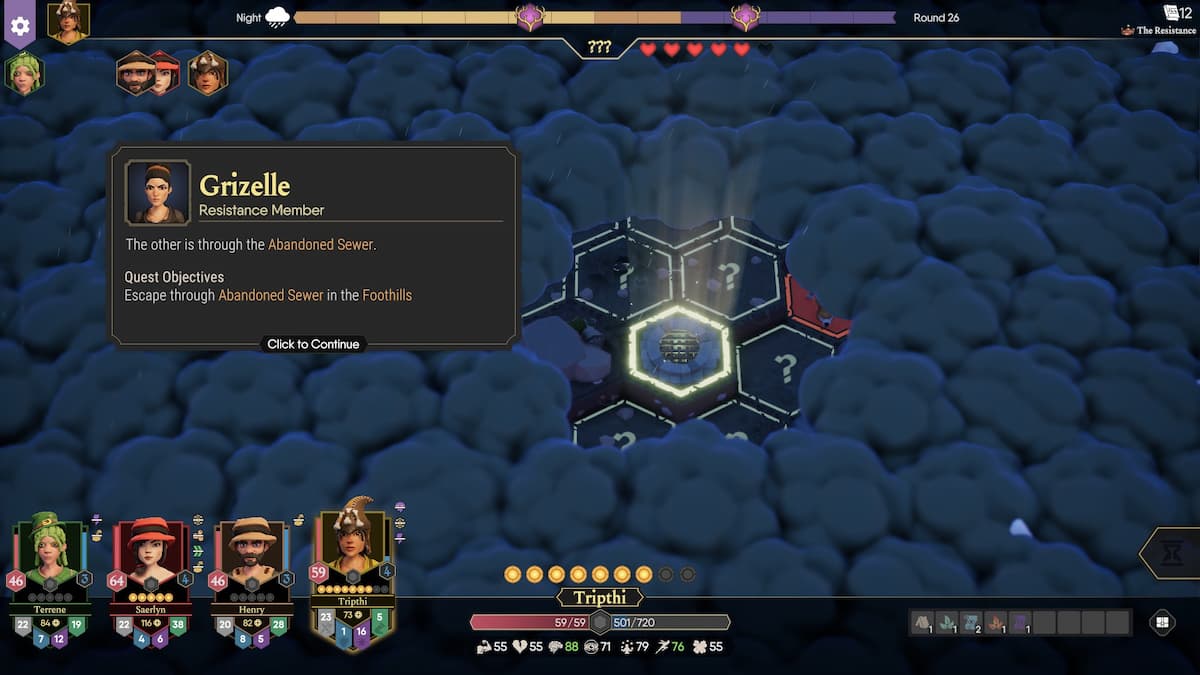End turn with the hourglass button
The height and width of the screenshot is (675, 1200).
[x=1174, y=553]
